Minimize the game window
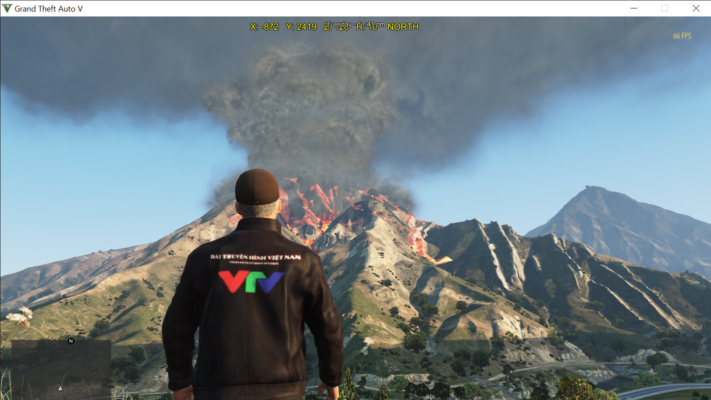The image size is (711, 400). click(x=633, y=8)
